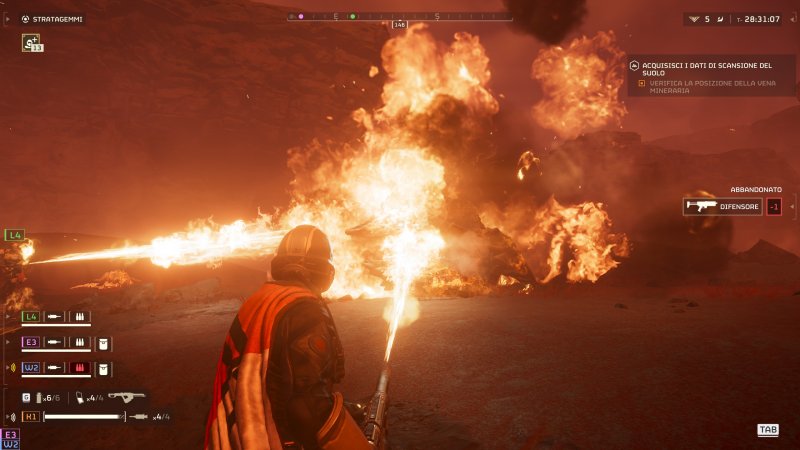
Task: Select squad member E3 tag
Action: [31, 342]
